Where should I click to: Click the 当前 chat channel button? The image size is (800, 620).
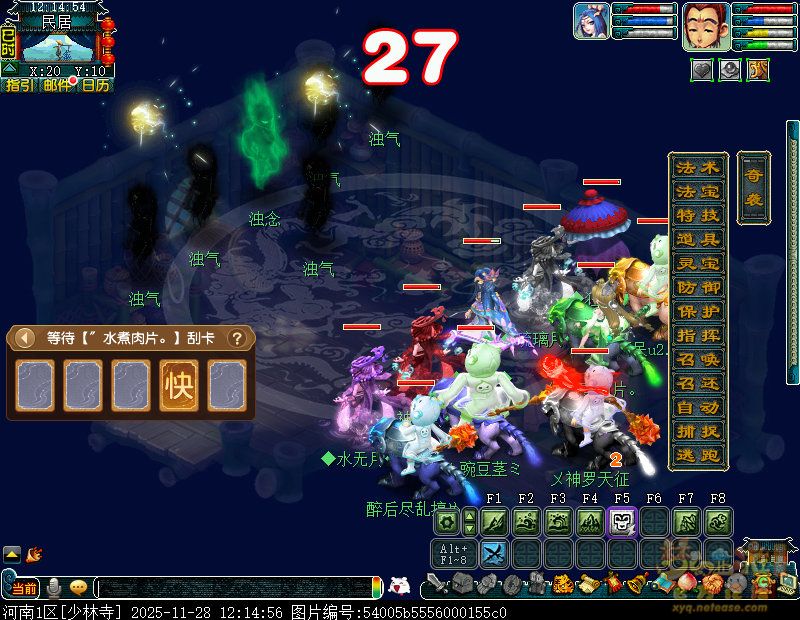tap(24, 587)
